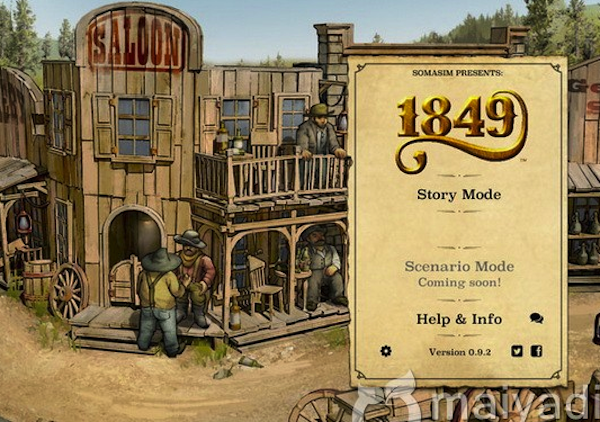Click the speech bubbles chat icon
600x422 pixels.
point(536,319)
